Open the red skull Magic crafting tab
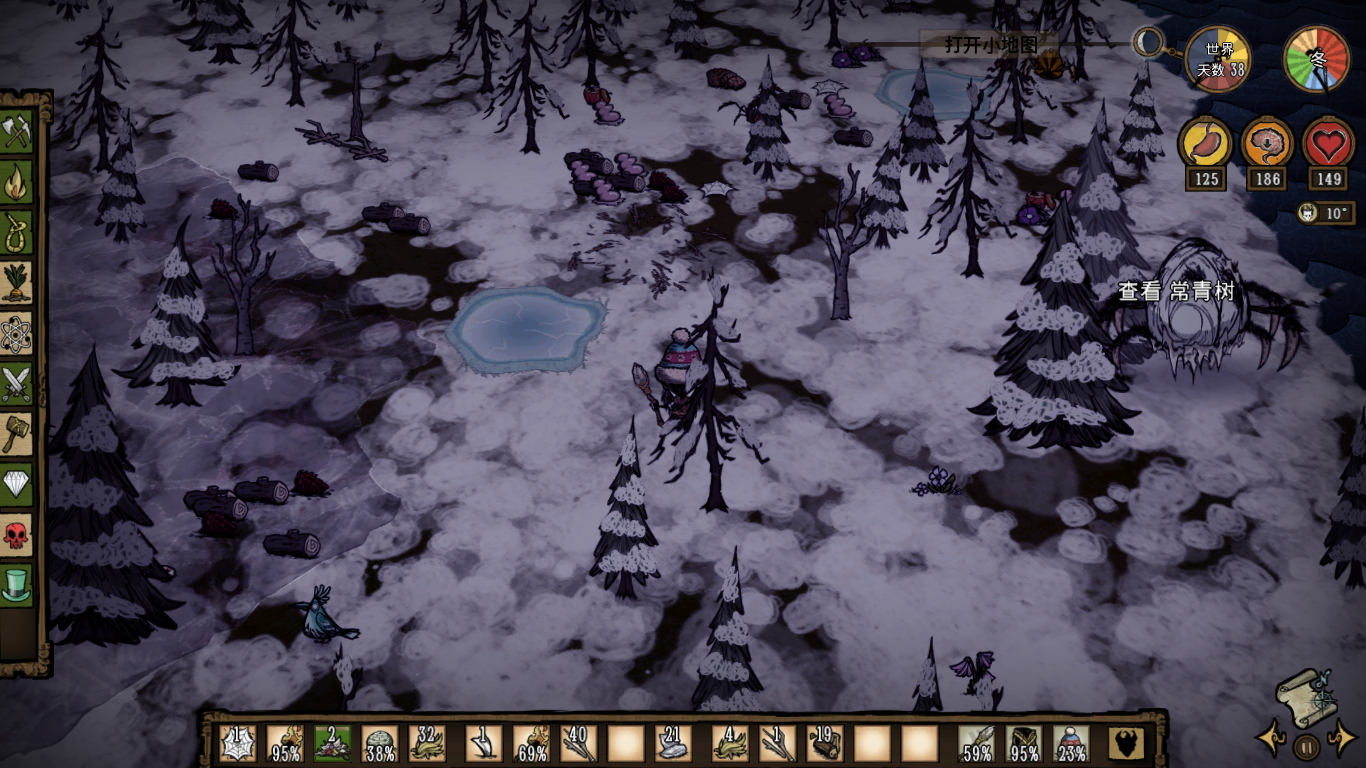Viewport: 1366px width, 768px height. pyautogui.click(x=17, y=534)
